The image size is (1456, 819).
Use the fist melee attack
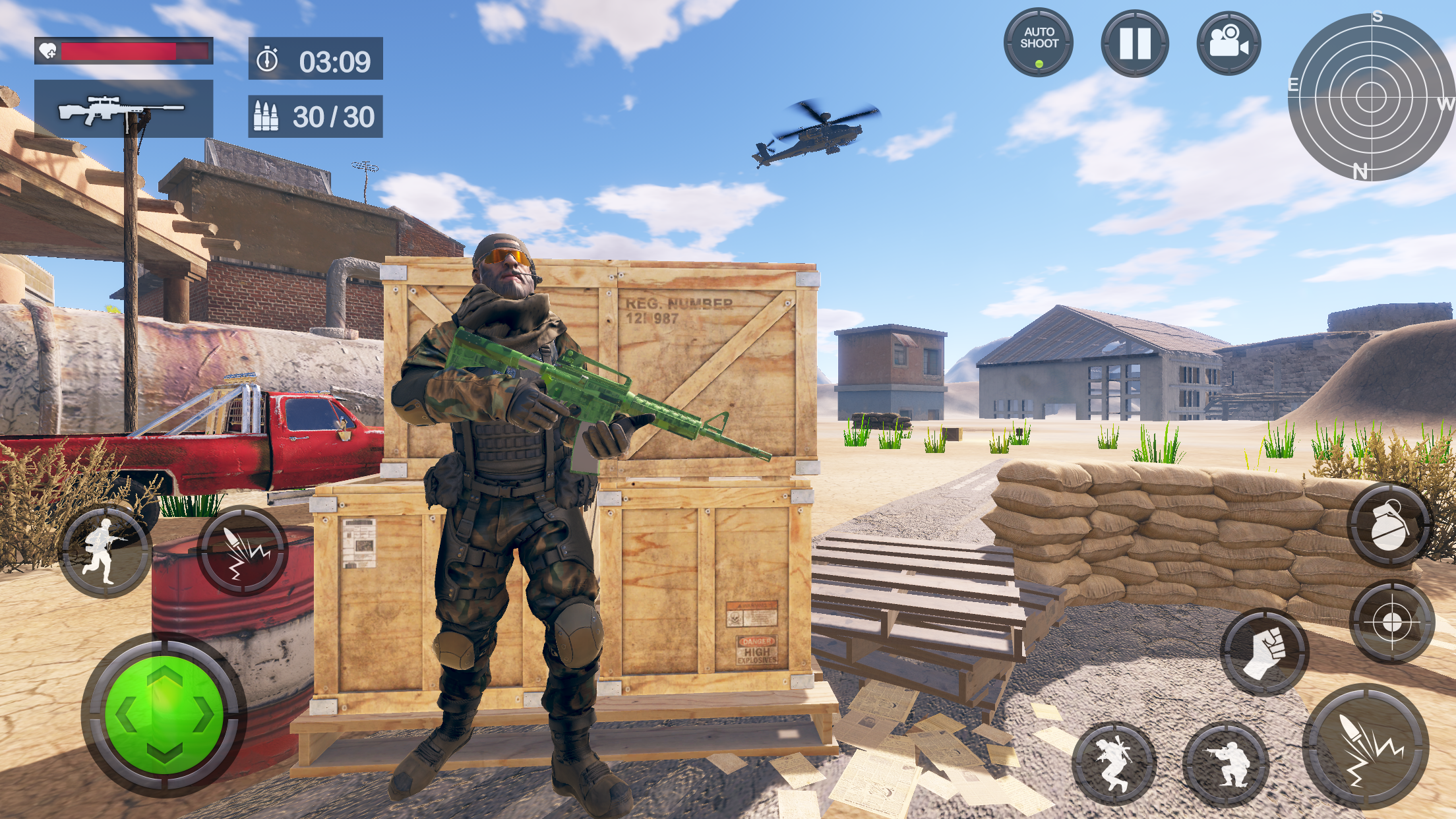1264,652
